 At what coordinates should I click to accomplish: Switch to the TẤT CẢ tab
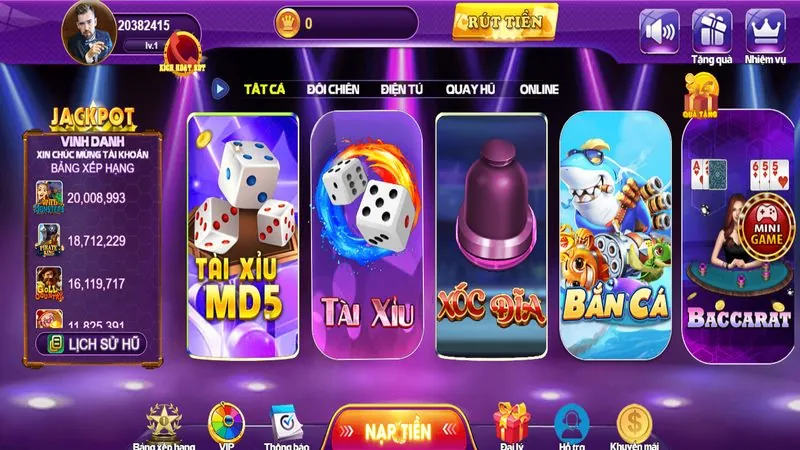tap(264, 89)
